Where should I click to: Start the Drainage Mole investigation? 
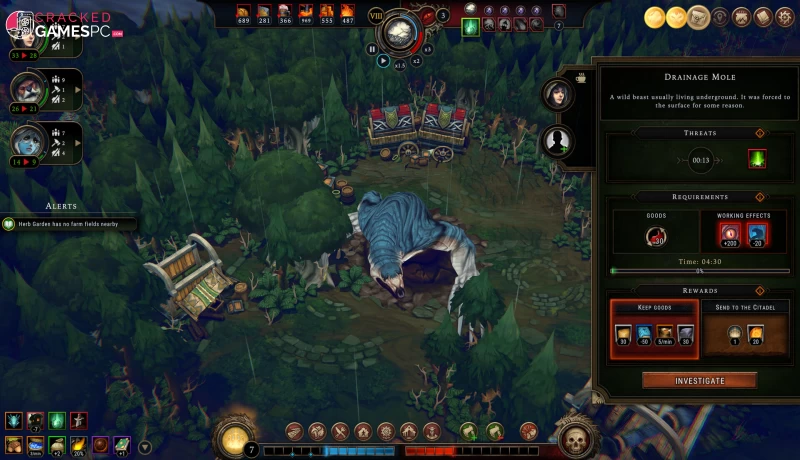click(699, 380)
